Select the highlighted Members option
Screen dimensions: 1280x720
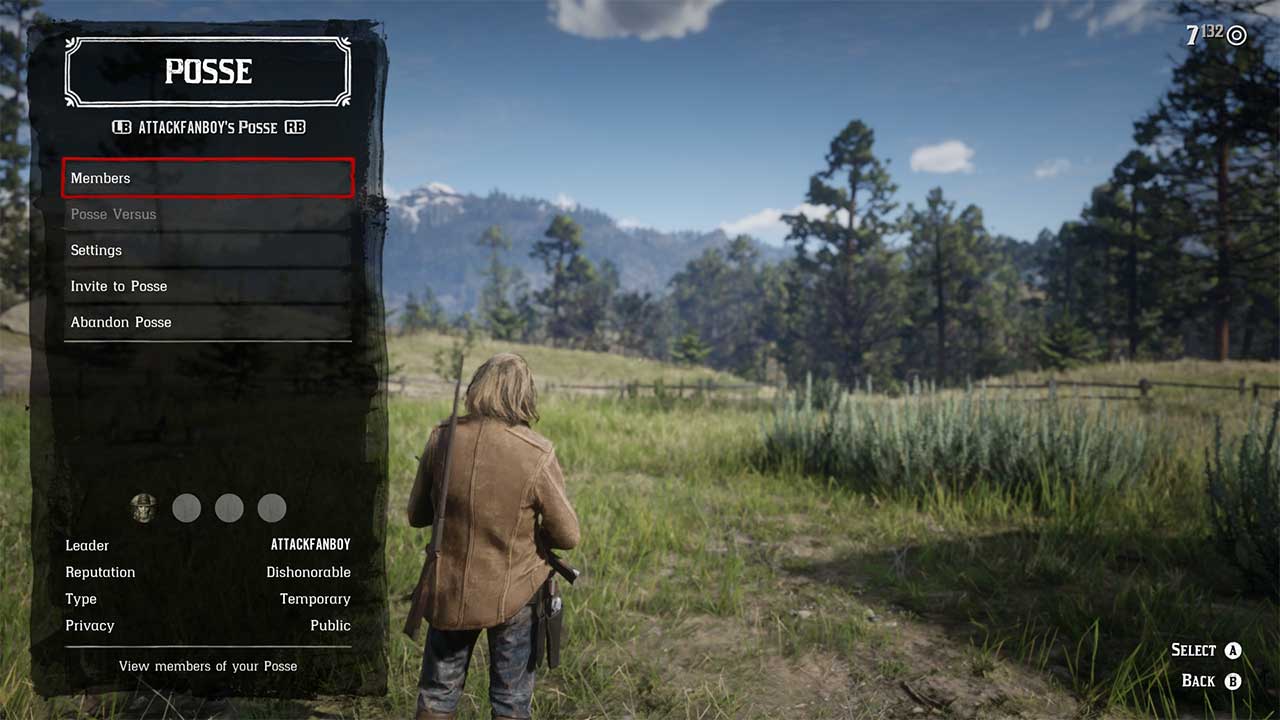(x=207, y=178)
